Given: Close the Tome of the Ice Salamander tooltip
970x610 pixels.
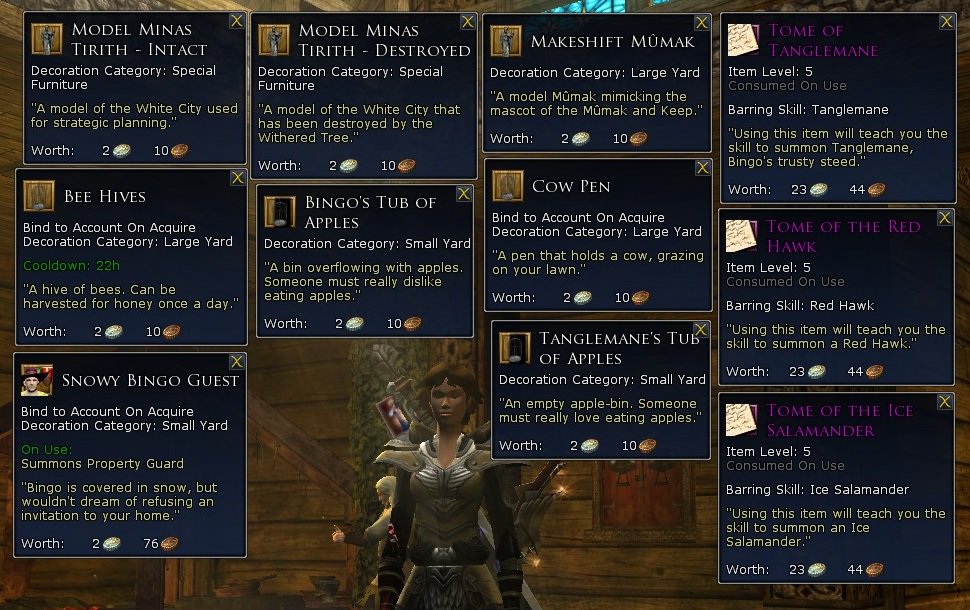Looking at the screenshot, I should pos(945,401).
